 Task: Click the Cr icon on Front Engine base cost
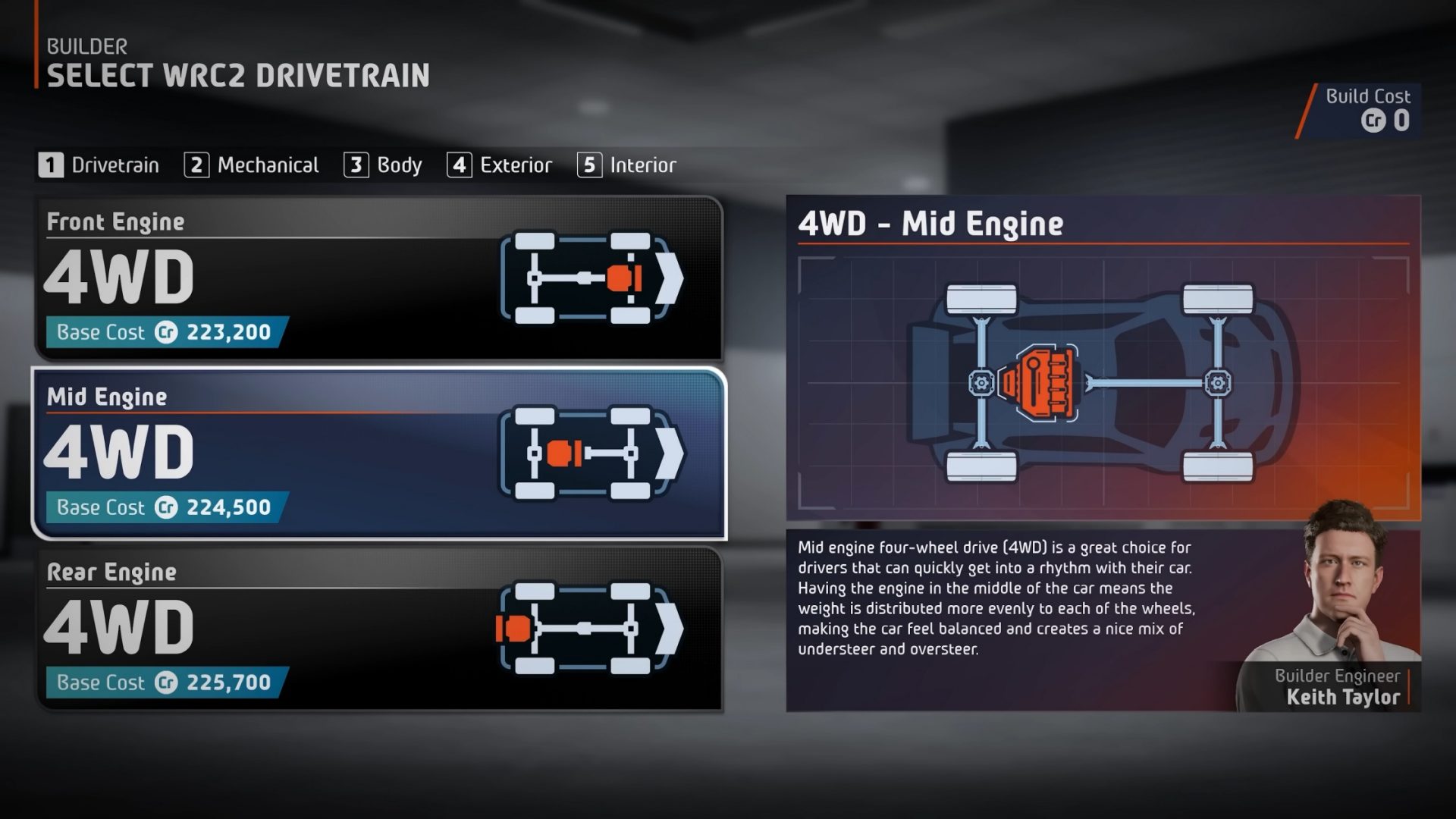pos(165,331)
